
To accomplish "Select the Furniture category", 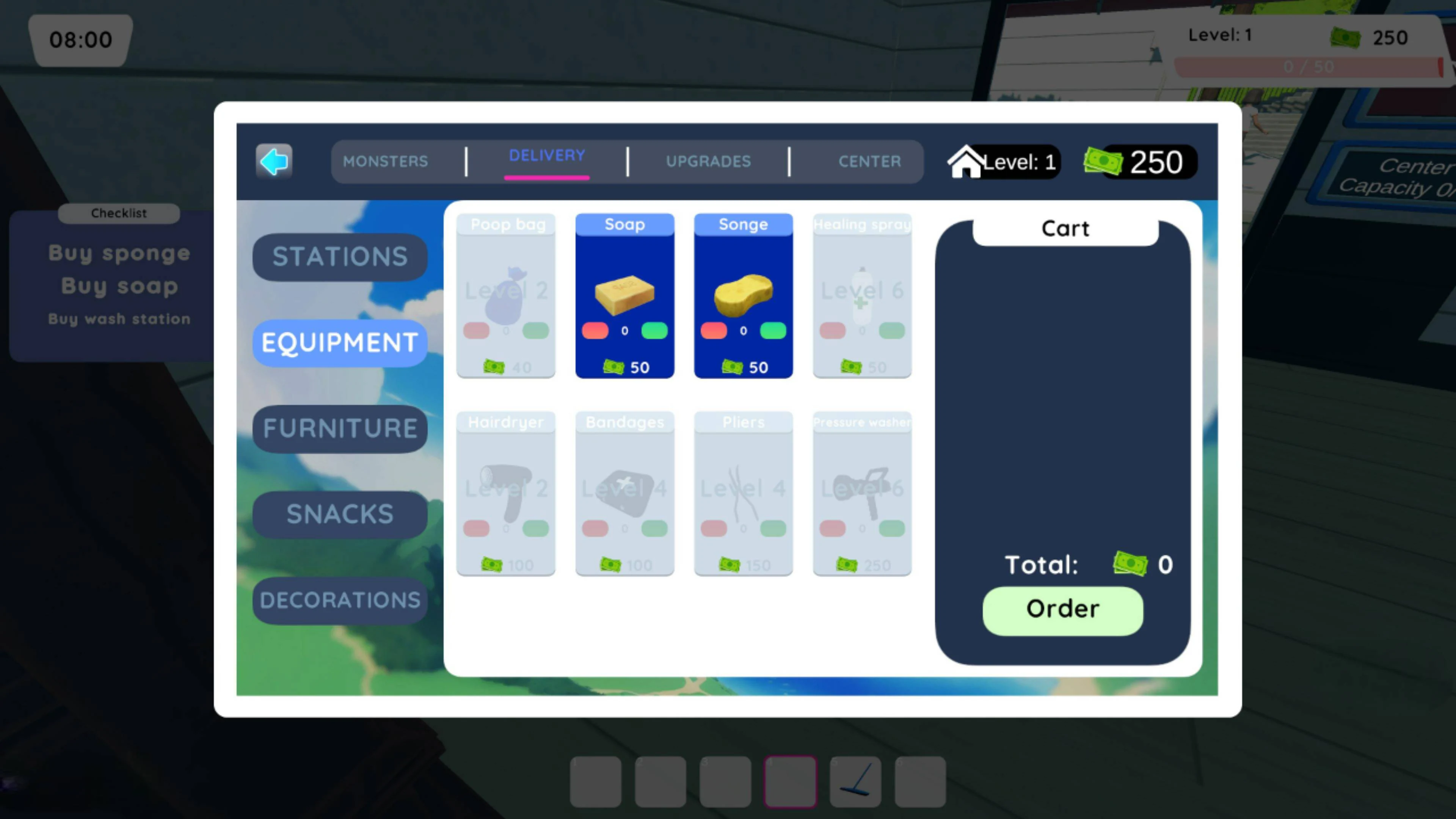I will click(340, 428).
